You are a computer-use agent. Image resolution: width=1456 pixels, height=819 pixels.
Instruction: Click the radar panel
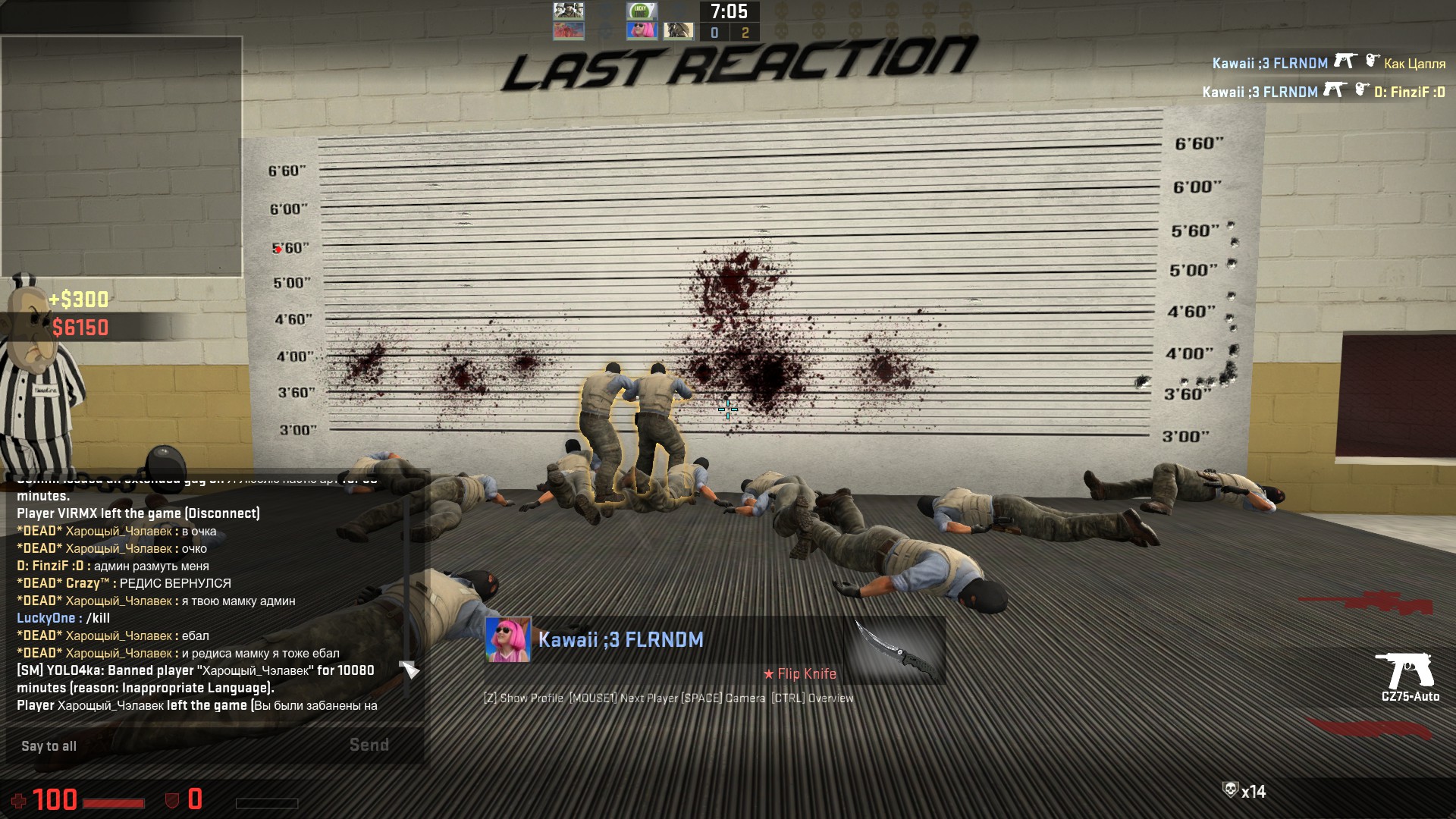121,156
